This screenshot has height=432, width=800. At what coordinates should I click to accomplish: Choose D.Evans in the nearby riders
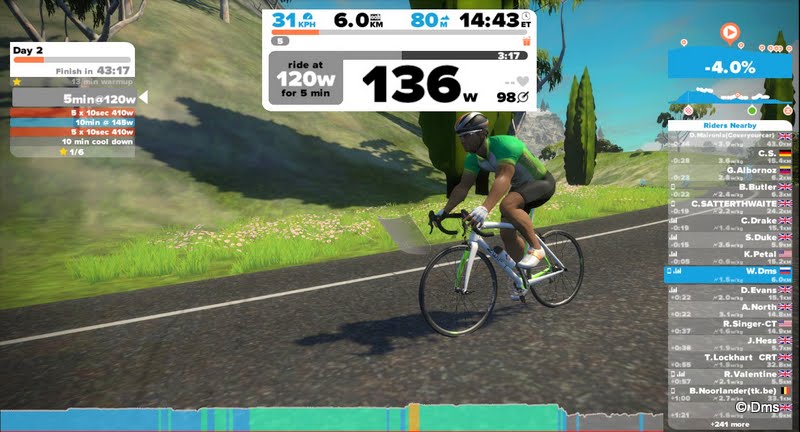728,290
